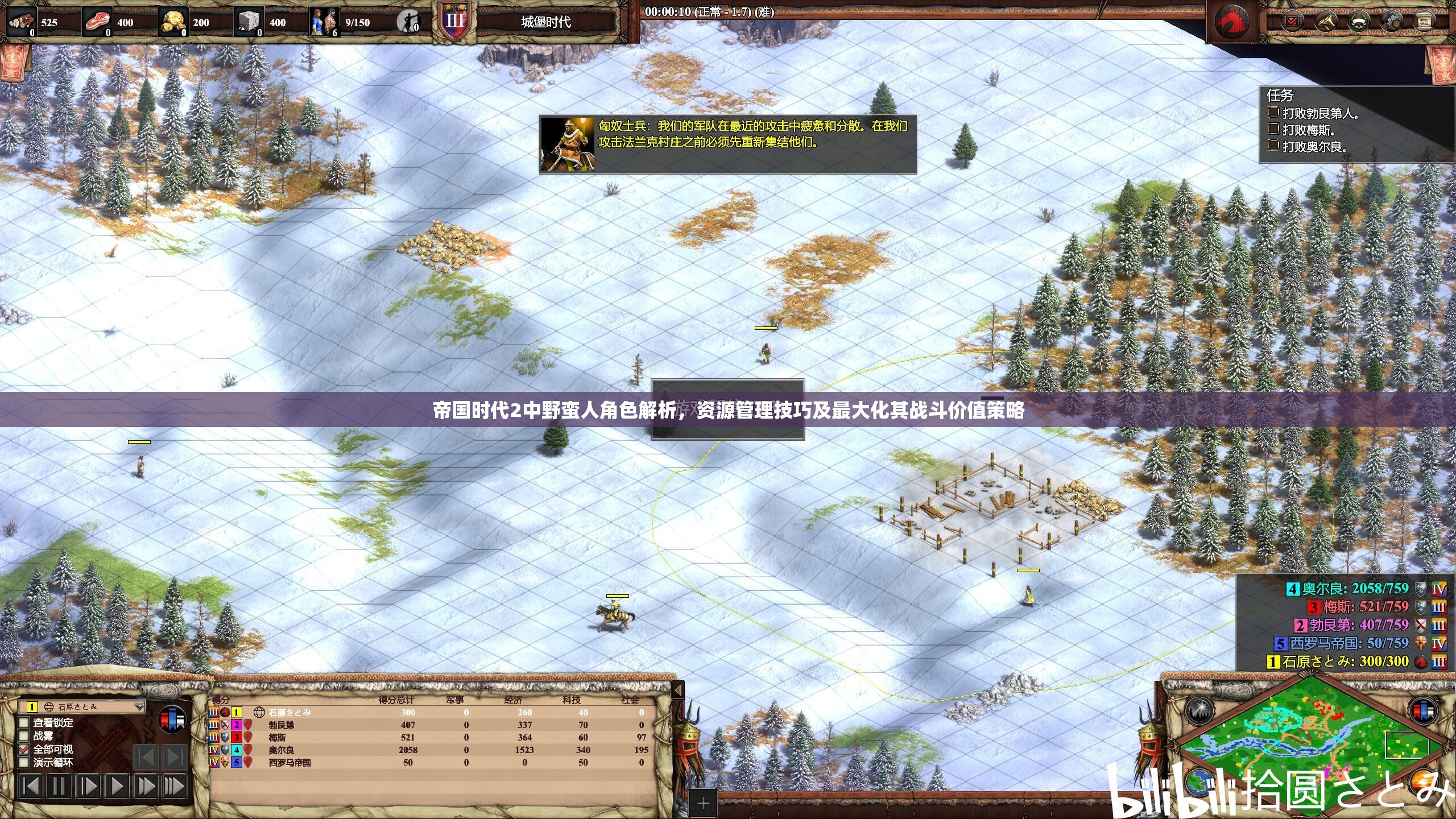This screenshot has width=1456, height=819.
Task: Tick the 演示循环 loop checkbox
Action: [24, 762]
